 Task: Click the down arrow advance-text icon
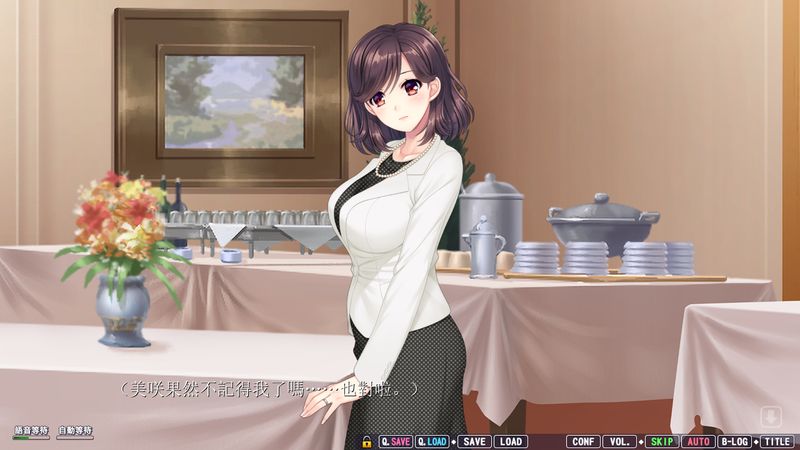point(770,416)
